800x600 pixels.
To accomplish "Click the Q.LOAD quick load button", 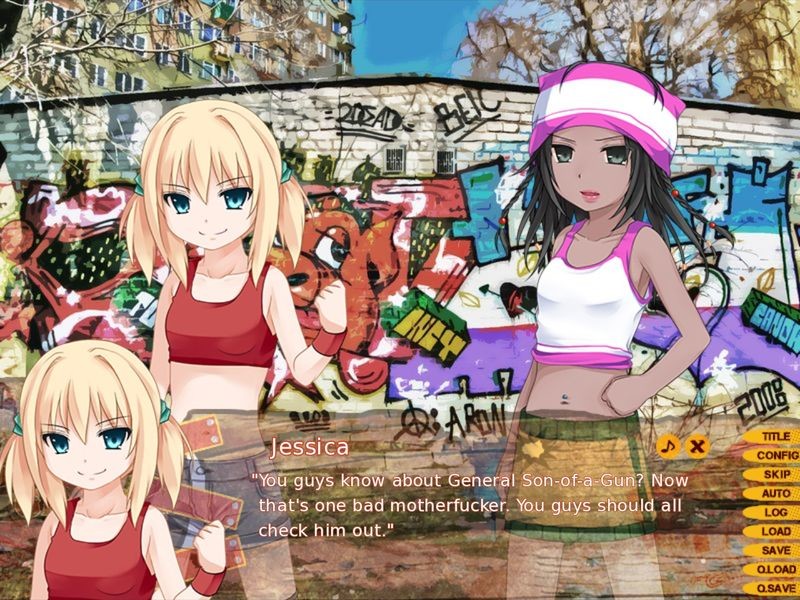I will (773, 570).
